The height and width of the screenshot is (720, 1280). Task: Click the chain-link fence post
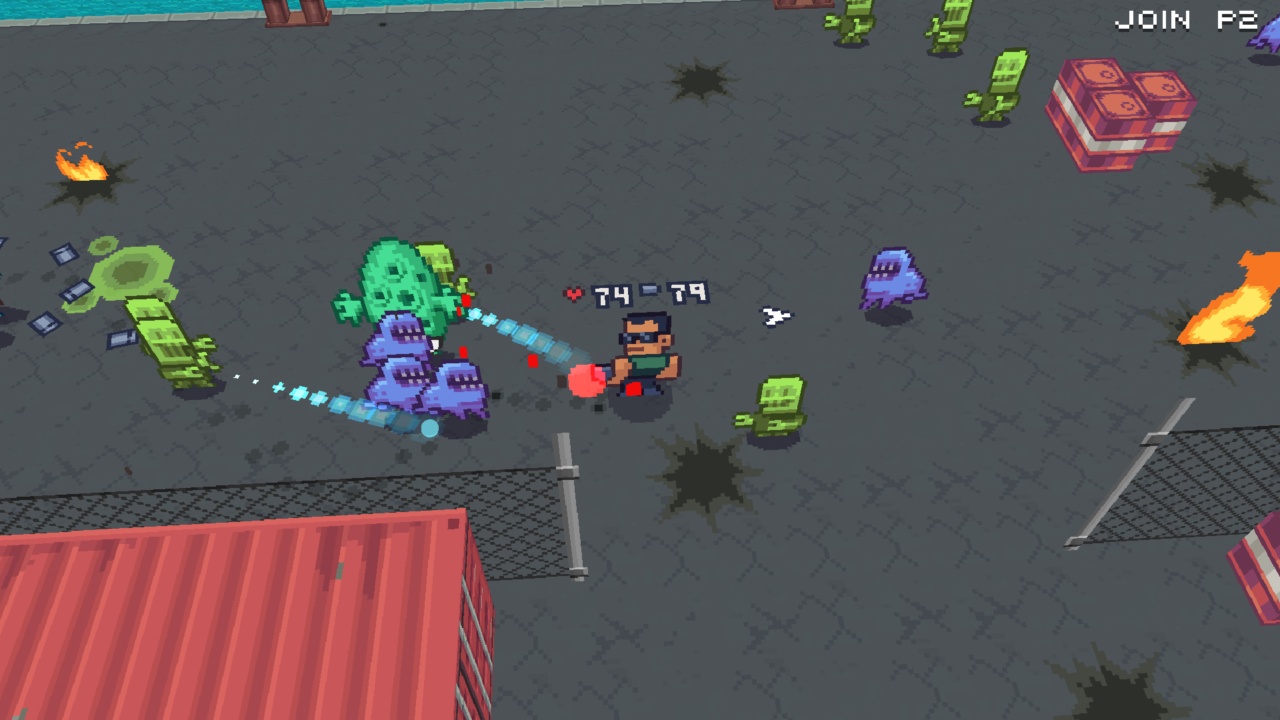570,500
